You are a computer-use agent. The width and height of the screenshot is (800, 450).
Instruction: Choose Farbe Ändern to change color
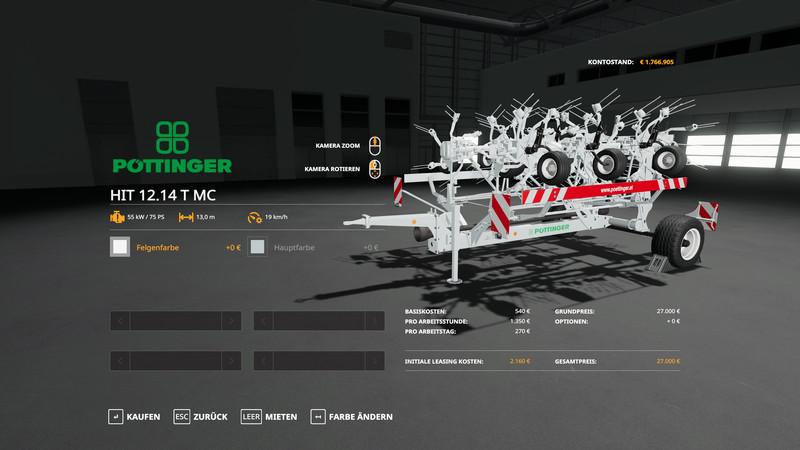pos(352,416)
